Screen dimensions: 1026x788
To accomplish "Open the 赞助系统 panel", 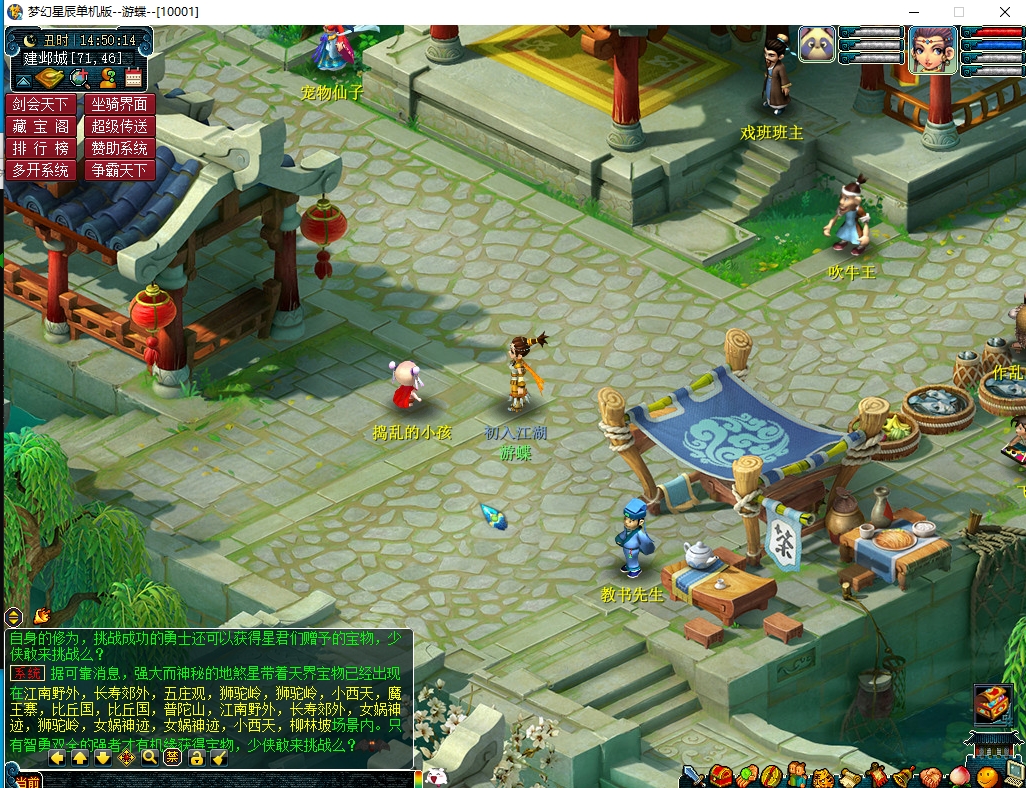I will pyautogui.click(x=119, y=148).
